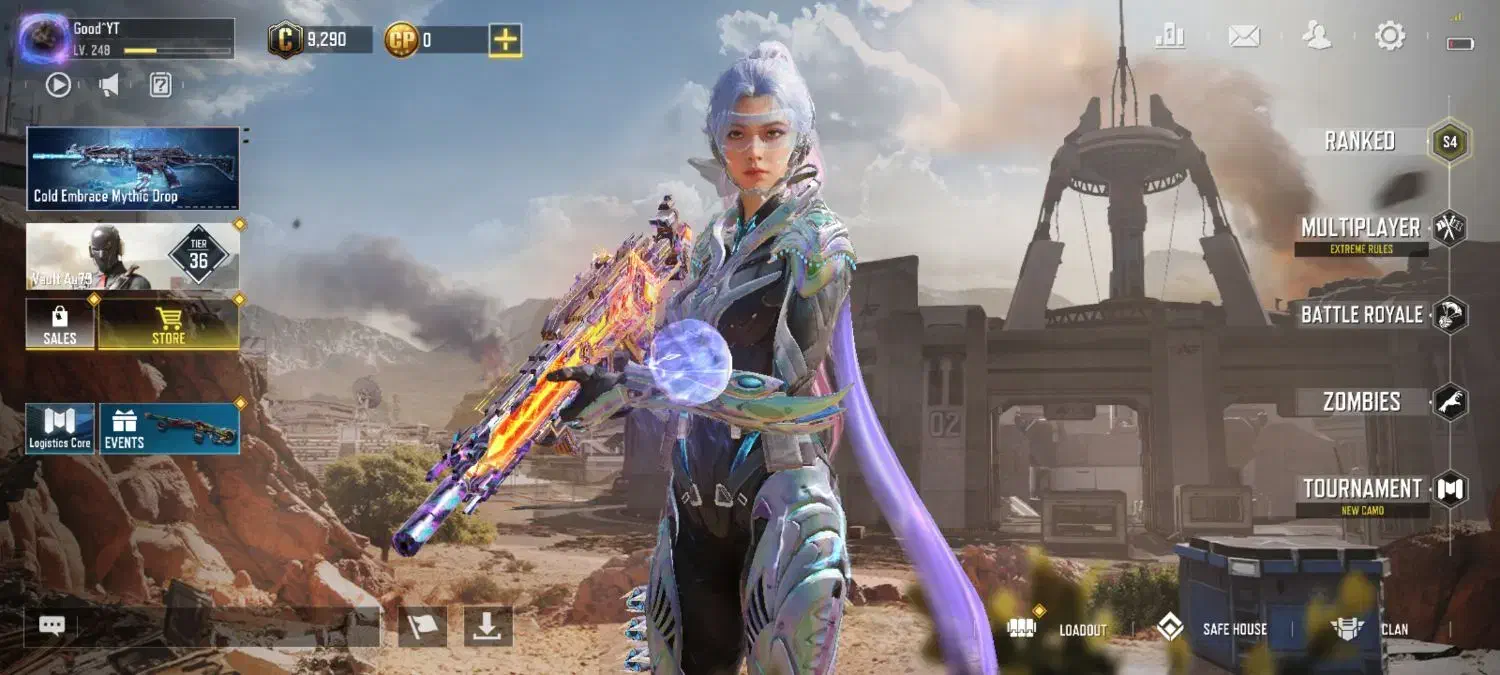Show the Events panel
The width and height of the screenshot is (1500, 675).
[x=169, y=429]
